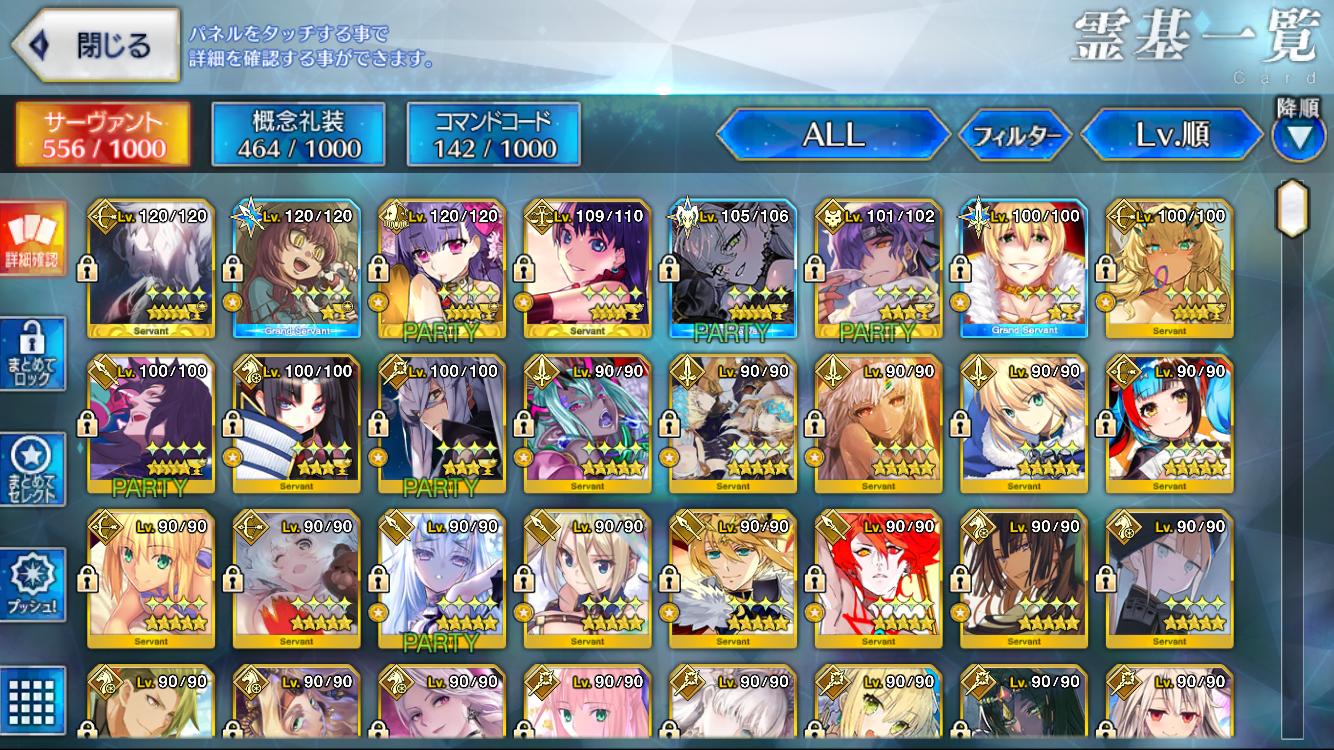Open the ALL class selector

coord(833,135)
